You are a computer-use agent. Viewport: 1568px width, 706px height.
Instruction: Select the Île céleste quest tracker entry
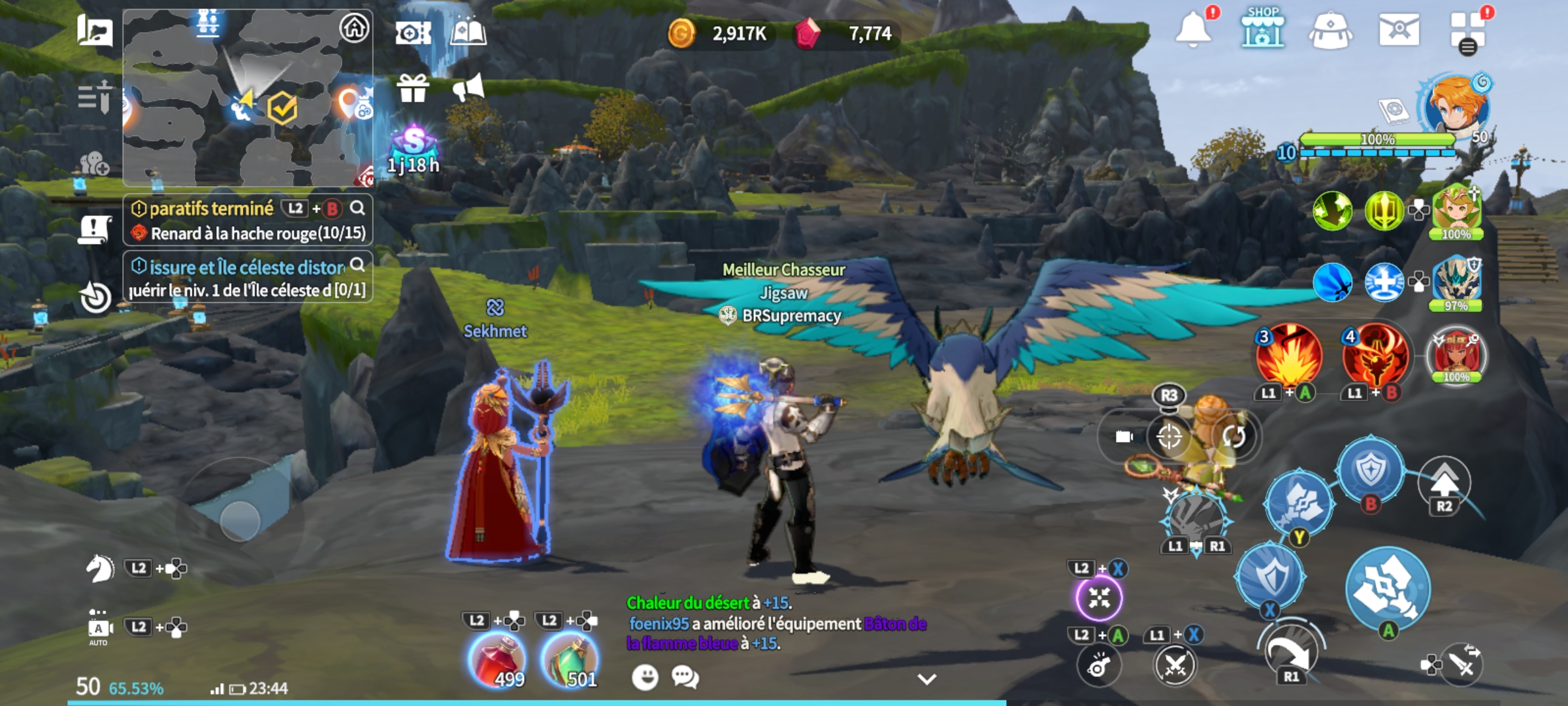pyautogui.click(x=247, y=277)
